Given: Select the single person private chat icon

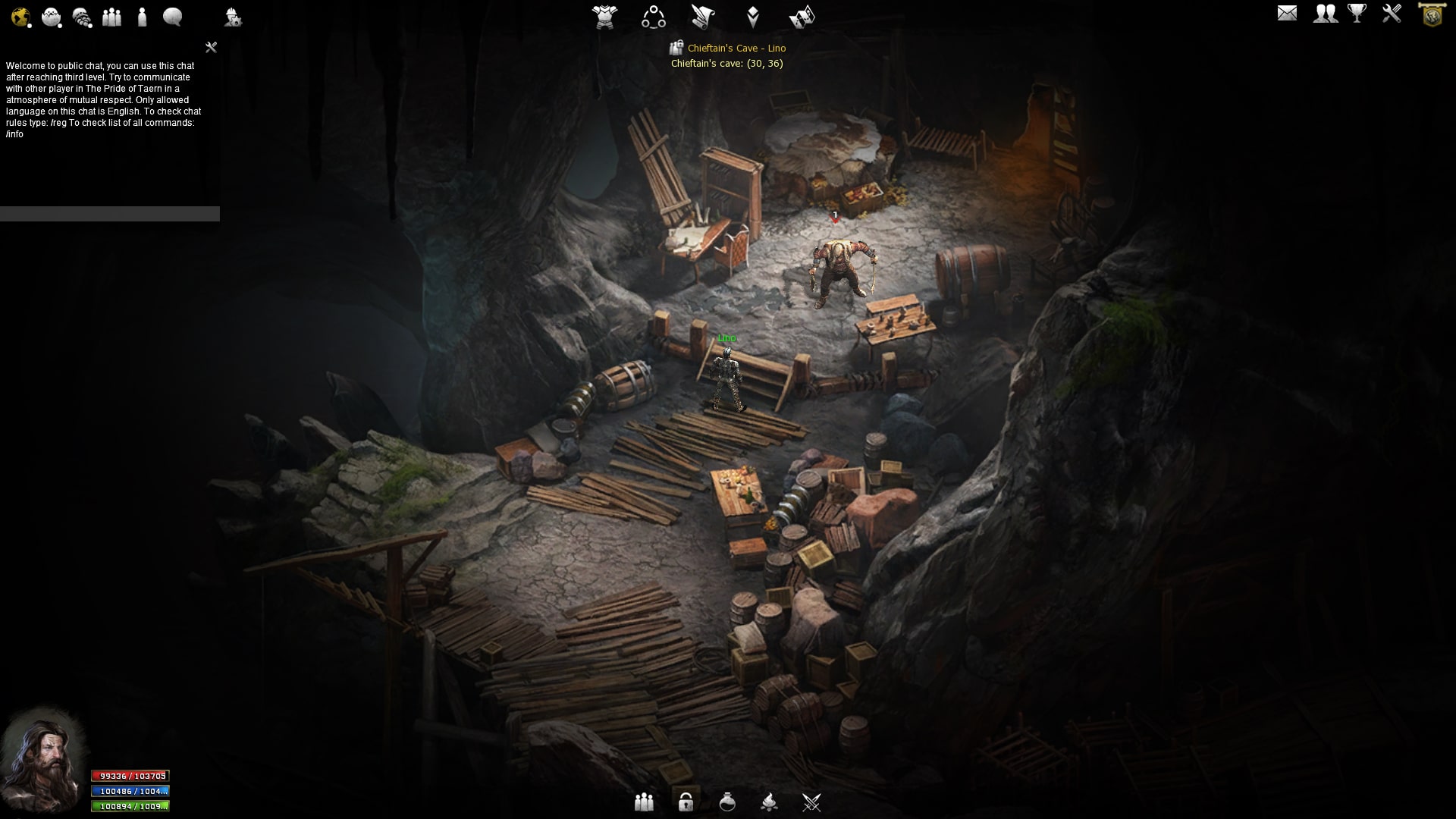Looking at the screenshot, I should (x=142, y=17).
